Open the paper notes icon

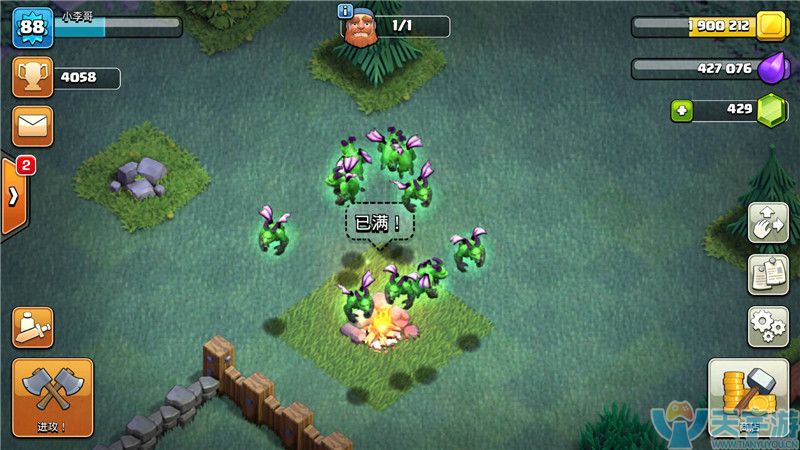[767, 275]
